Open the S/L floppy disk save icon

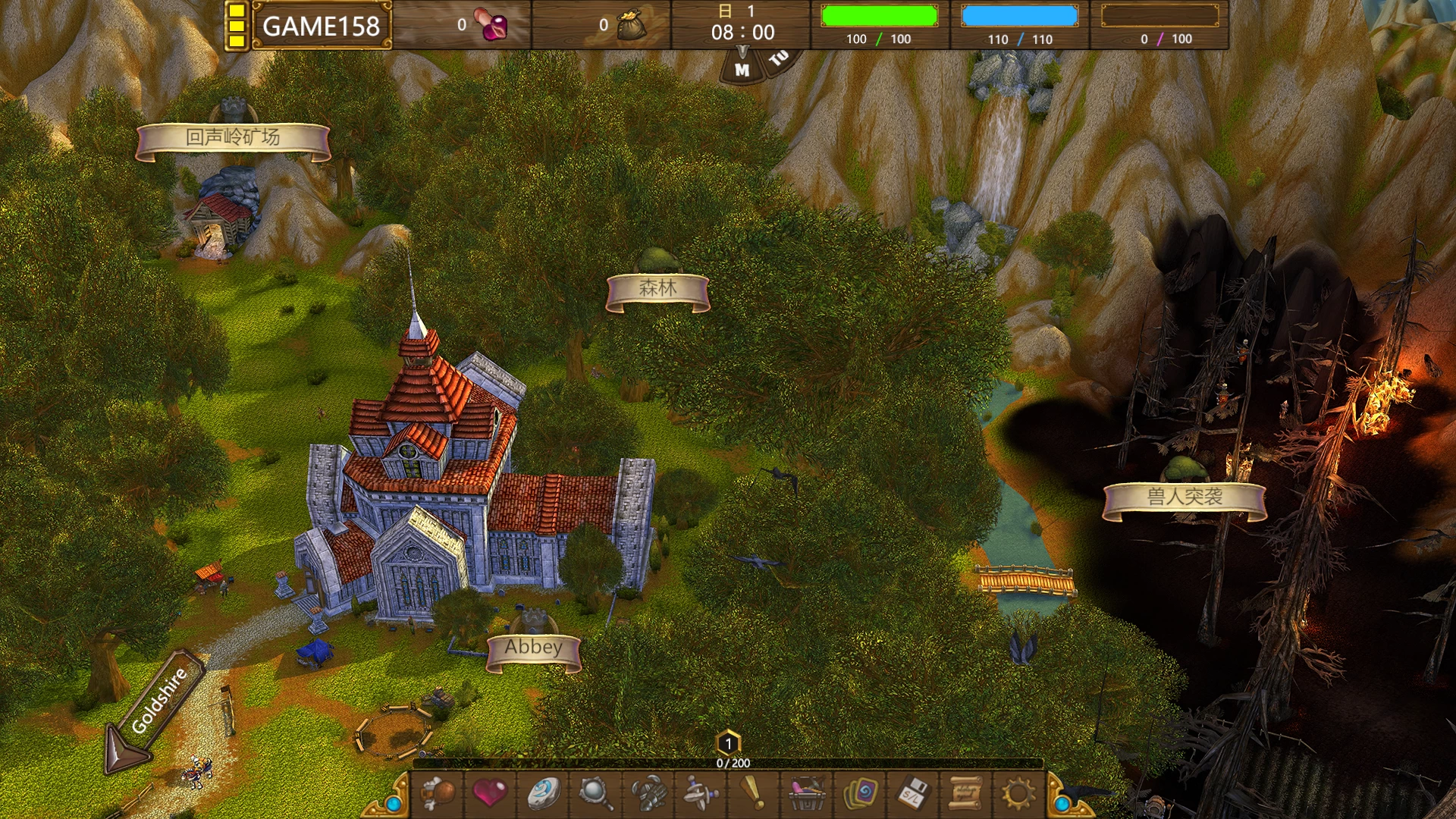tap(912, 793)
